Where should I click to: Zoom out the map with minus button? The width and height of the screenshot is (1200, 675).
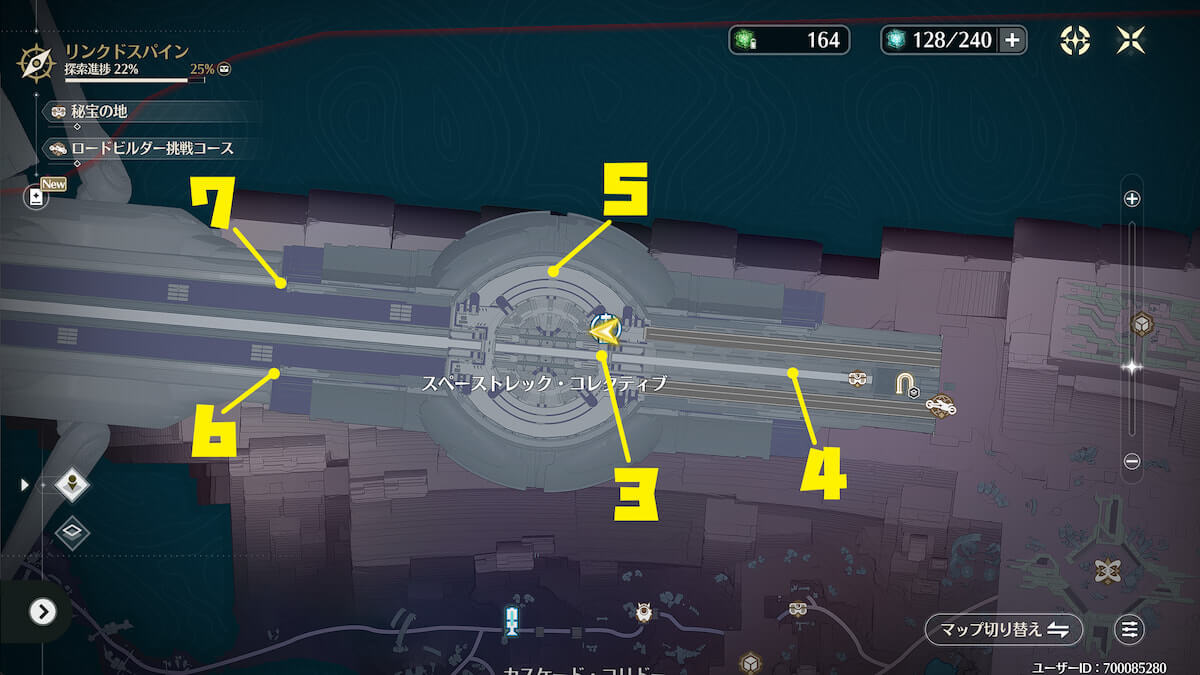pos(1132,461)
